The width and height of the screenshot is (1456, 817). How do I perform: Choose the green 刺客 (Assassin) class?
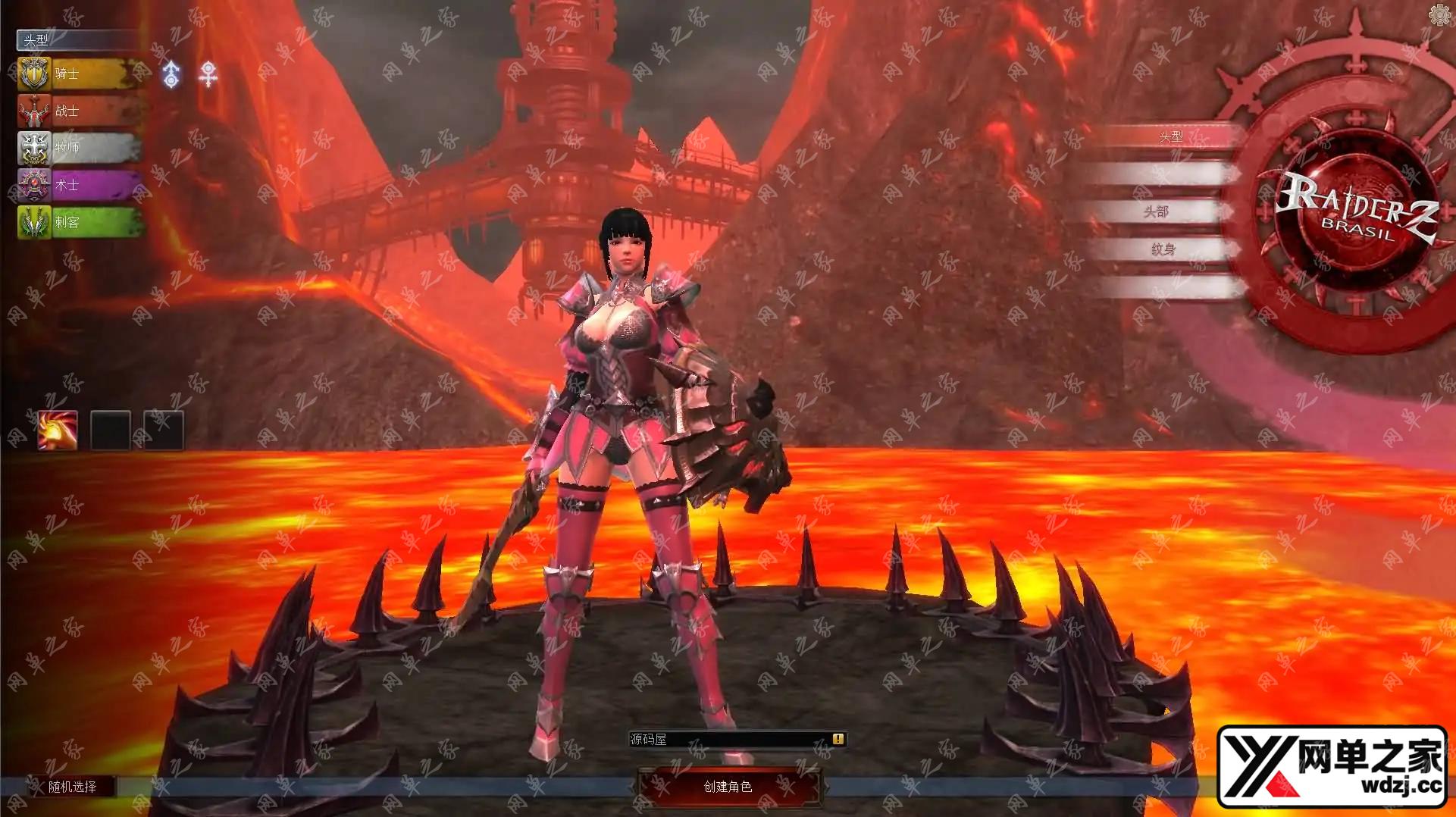[x=79, y=222]
